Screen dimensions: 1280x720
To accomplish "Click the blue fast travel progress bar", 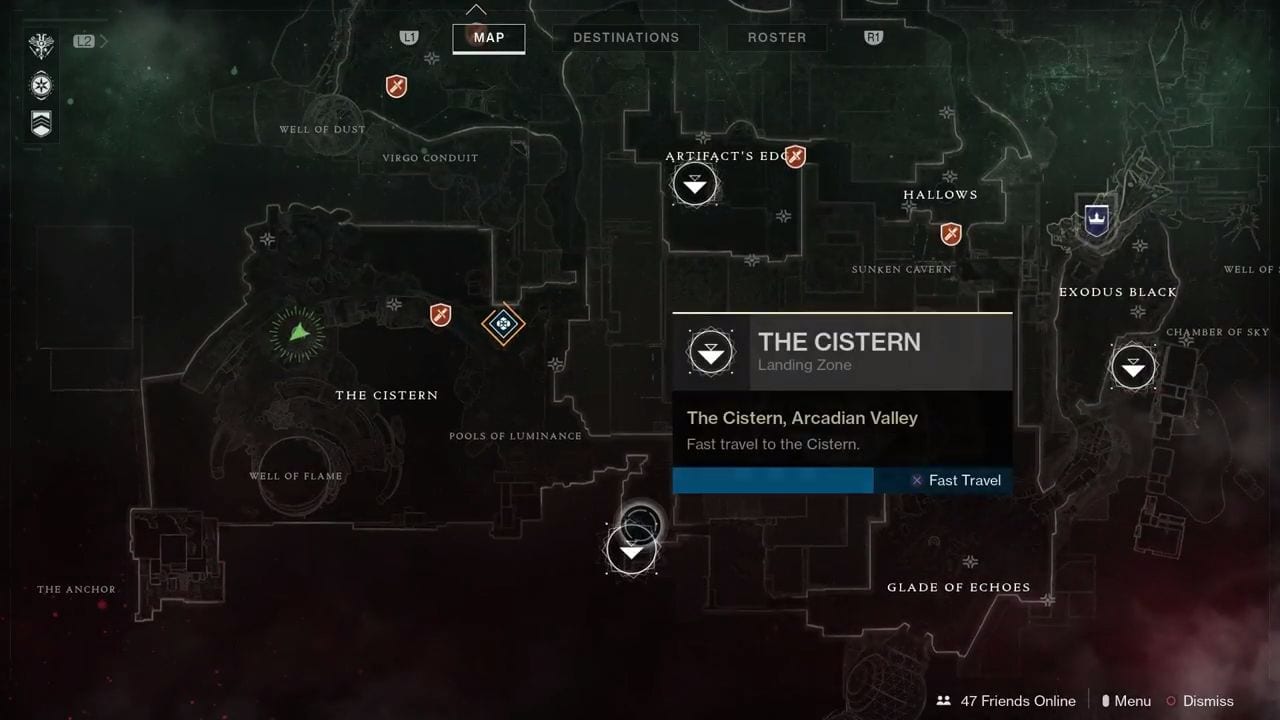I will [773, 480].
